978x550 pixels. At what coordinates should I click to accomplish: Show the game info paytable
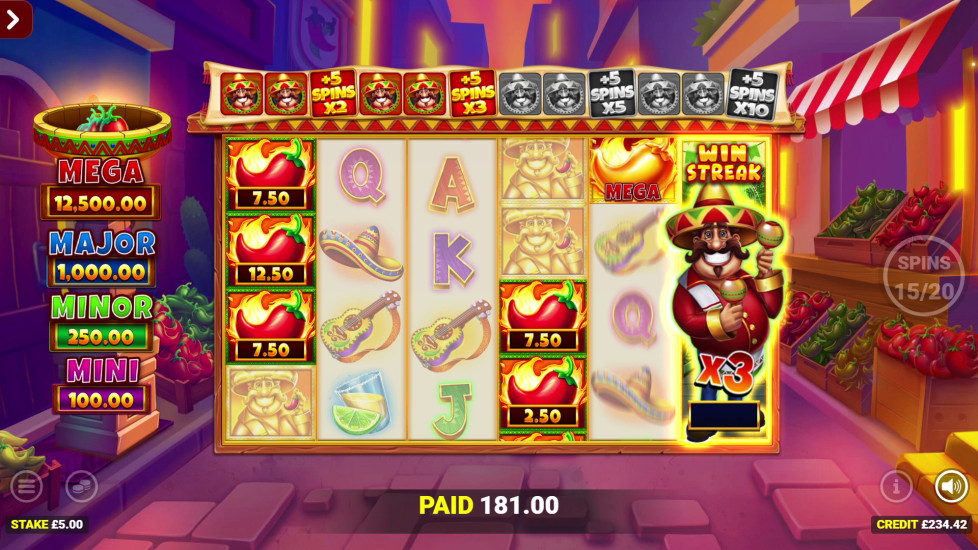point(896,487)
